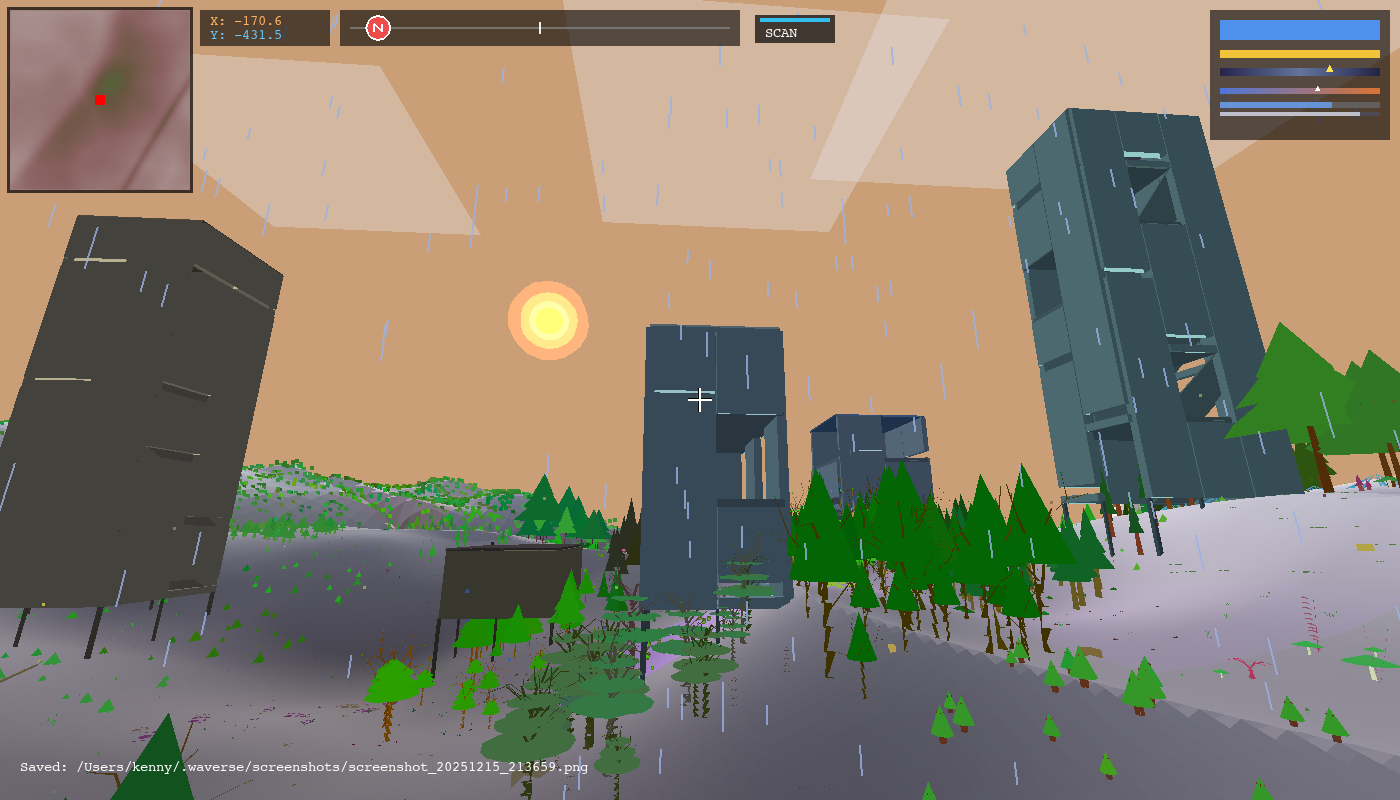Screen dimensions: 1400x800
Task: Click the sun in the sky
Action: (548, 320)
